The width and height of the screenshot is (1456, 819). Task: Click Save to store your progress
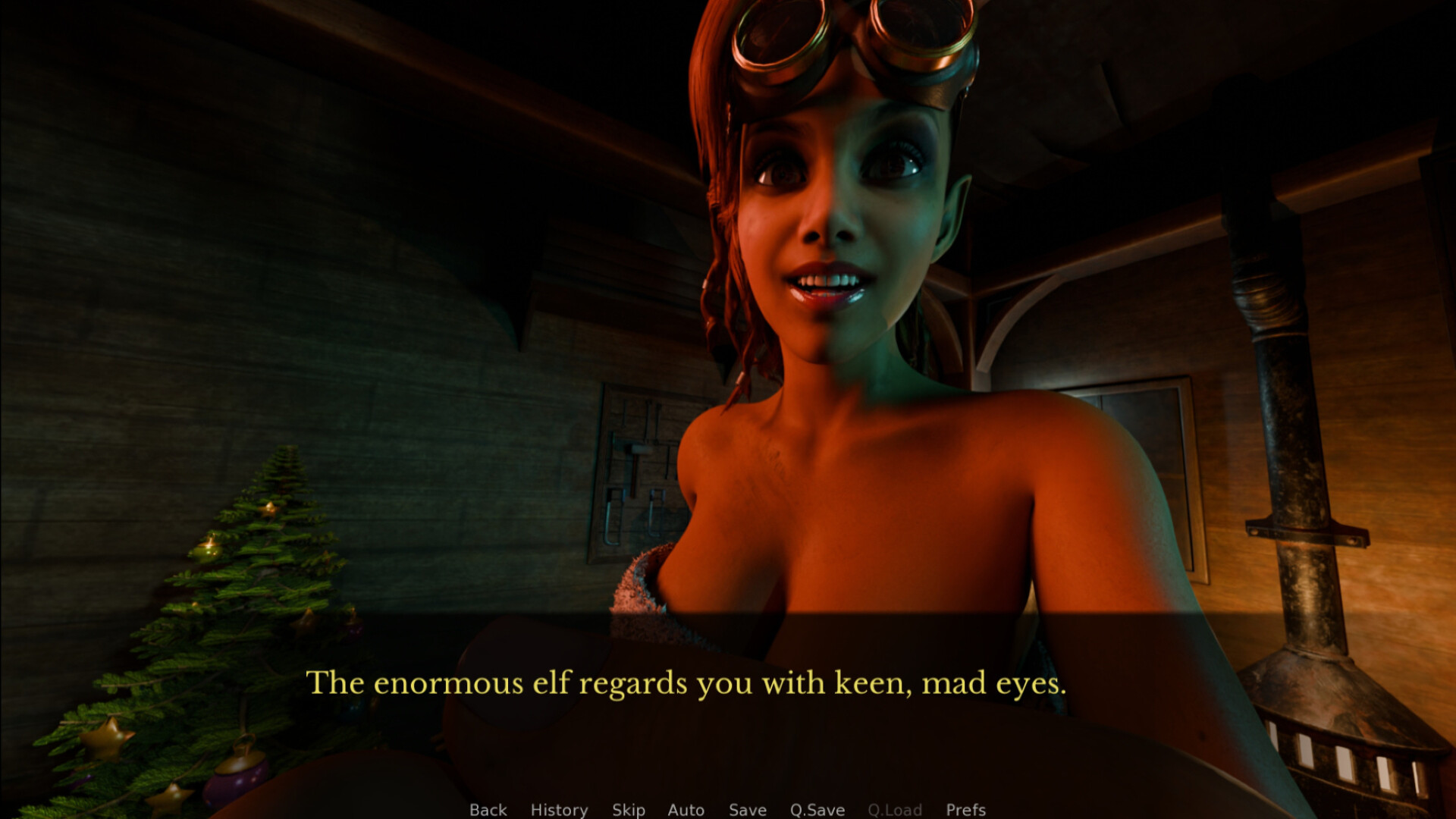tap(747, 809)
